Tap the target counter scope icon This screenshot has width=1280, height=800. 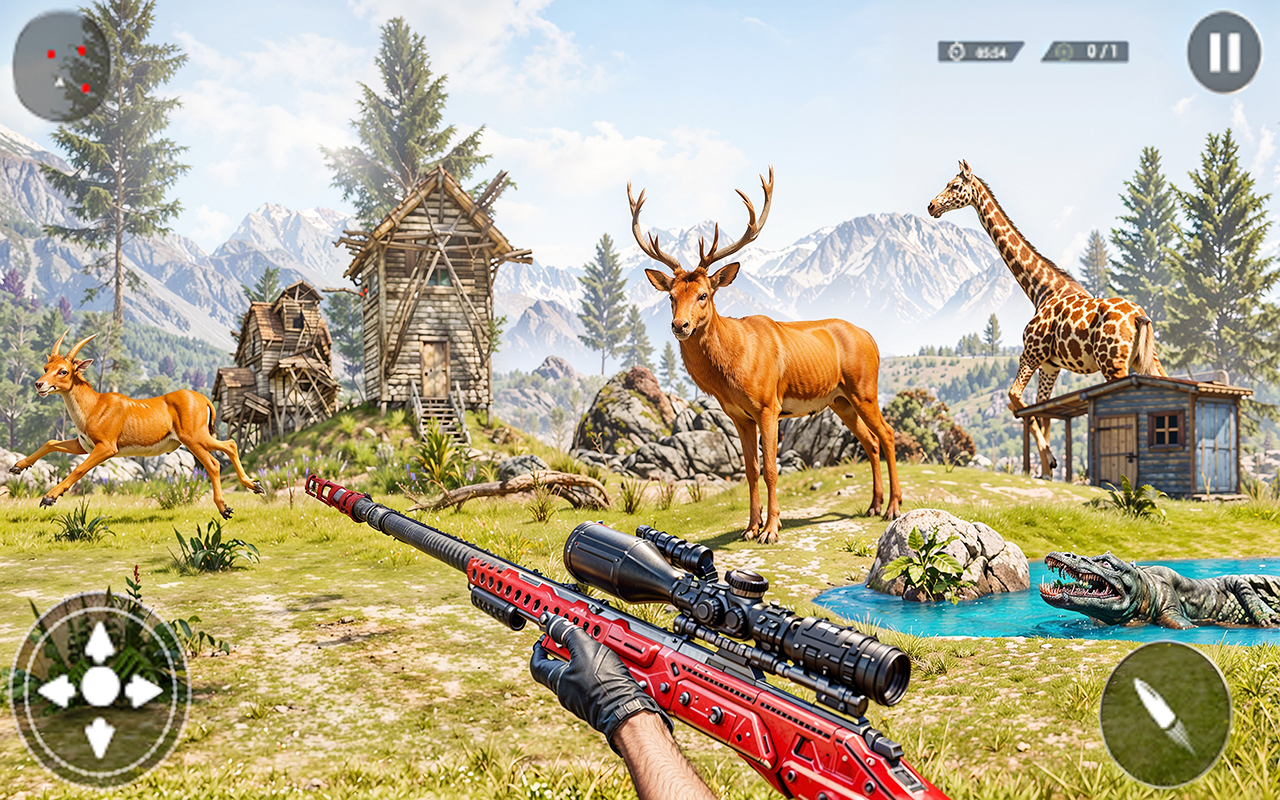click(x=1062, y=50)
